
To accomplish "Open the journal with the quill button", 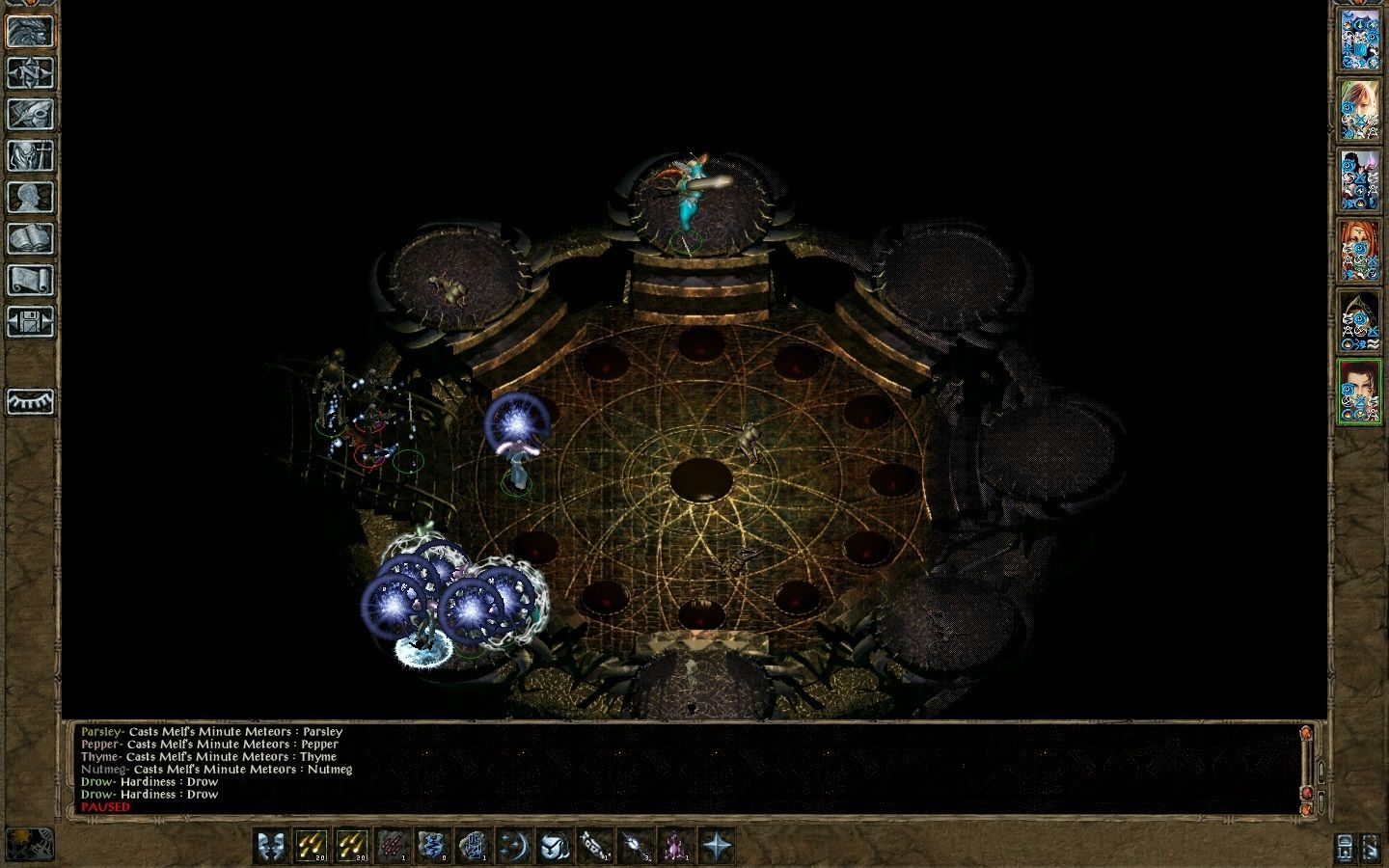I will [x=30, y=114].
